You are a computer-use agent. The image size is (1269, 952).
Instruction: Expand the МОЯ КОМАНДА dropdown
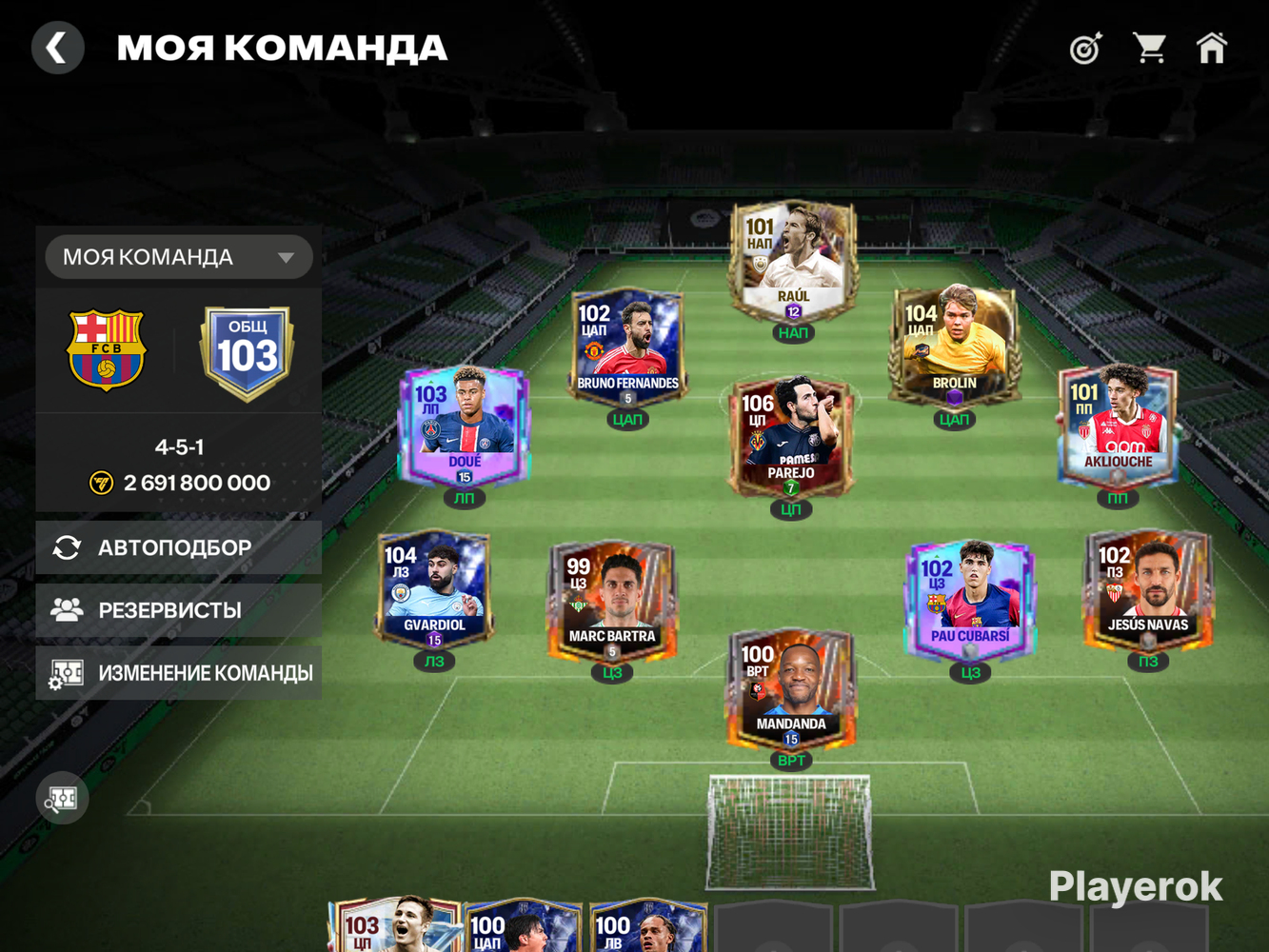[x=179, y=257]
